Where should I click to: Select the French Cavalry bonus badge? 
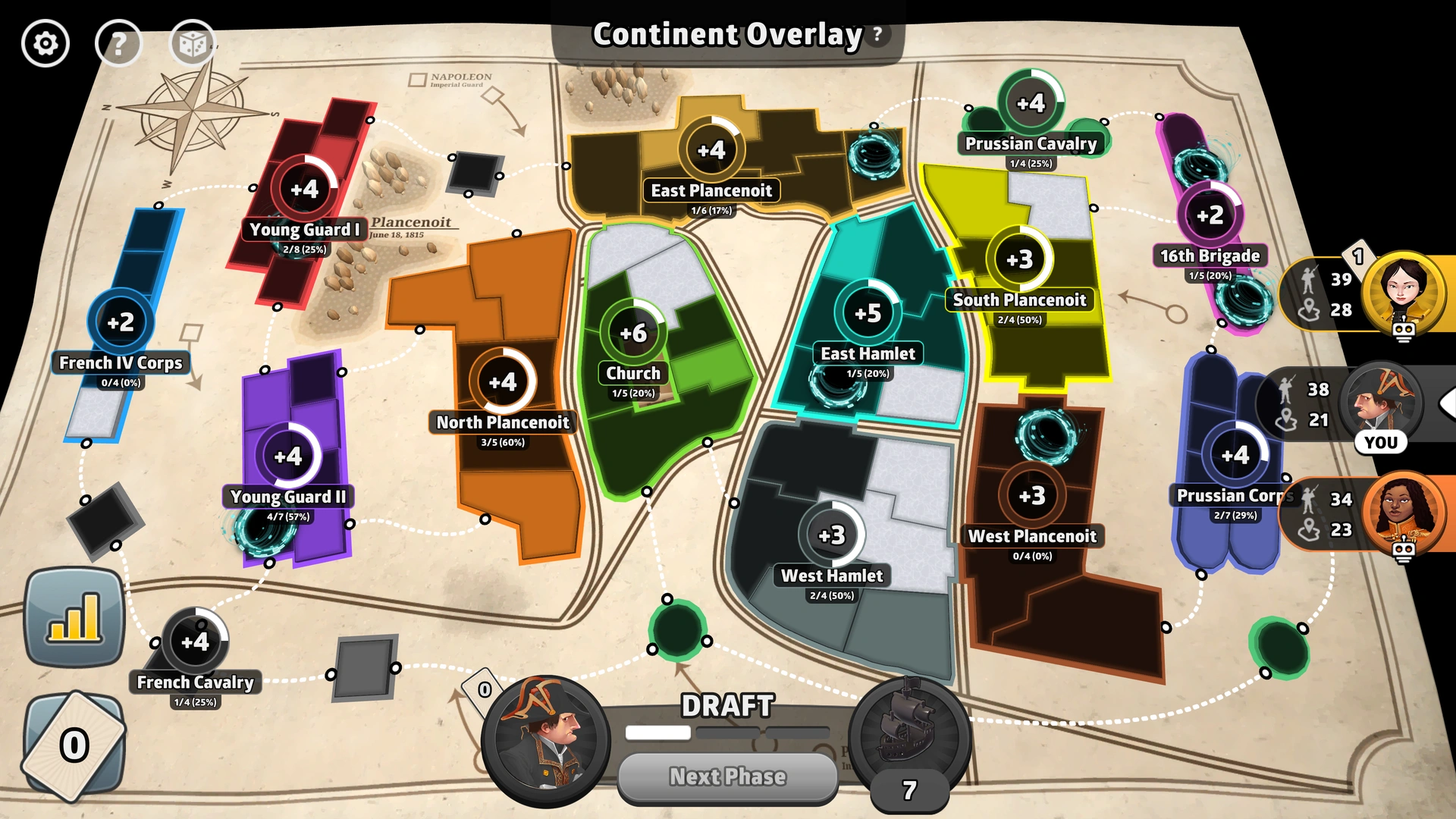click(x=195, y=642)
